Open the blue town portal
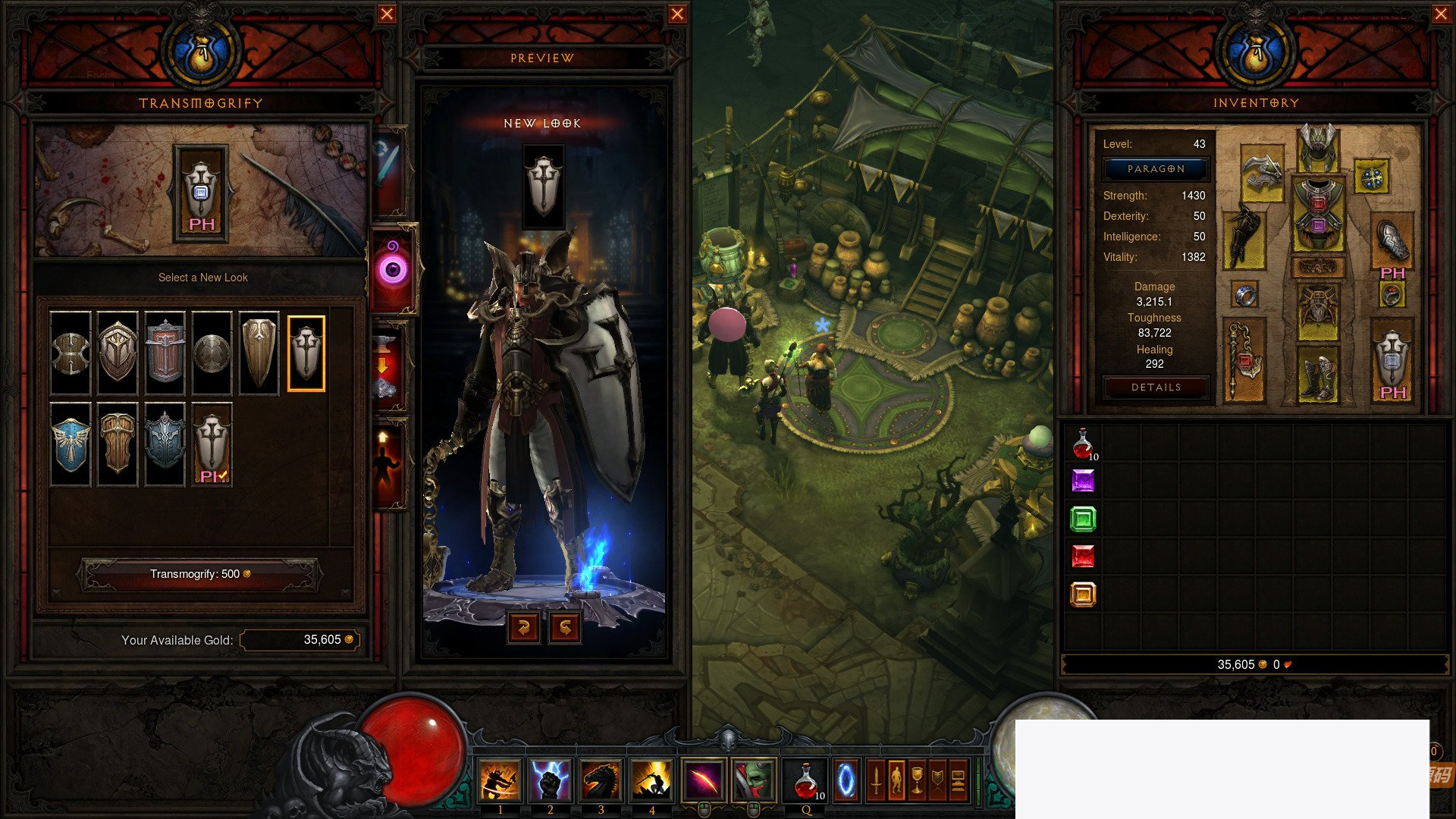1456x819 pixels. [846, 780]
